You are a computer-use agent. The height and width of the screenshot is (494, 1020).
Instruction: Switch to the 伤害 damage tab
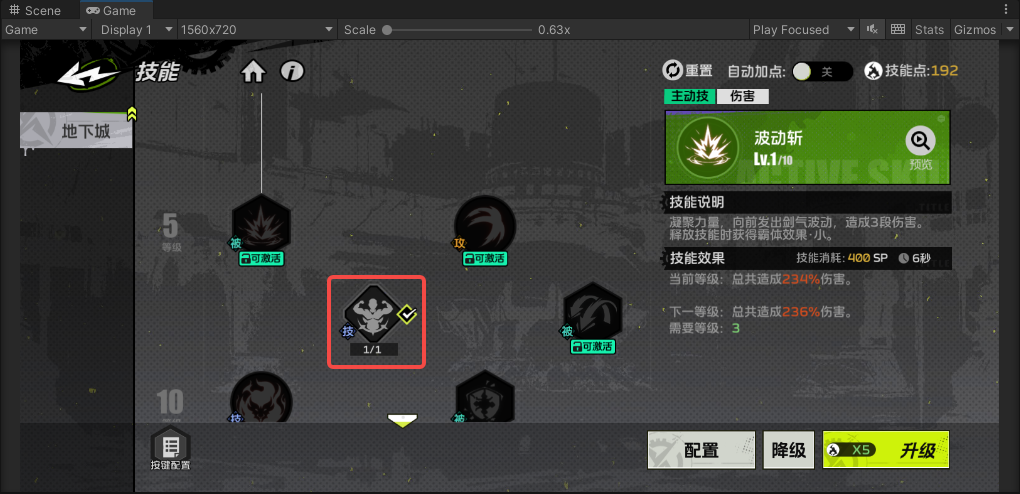tap(742, 96)
